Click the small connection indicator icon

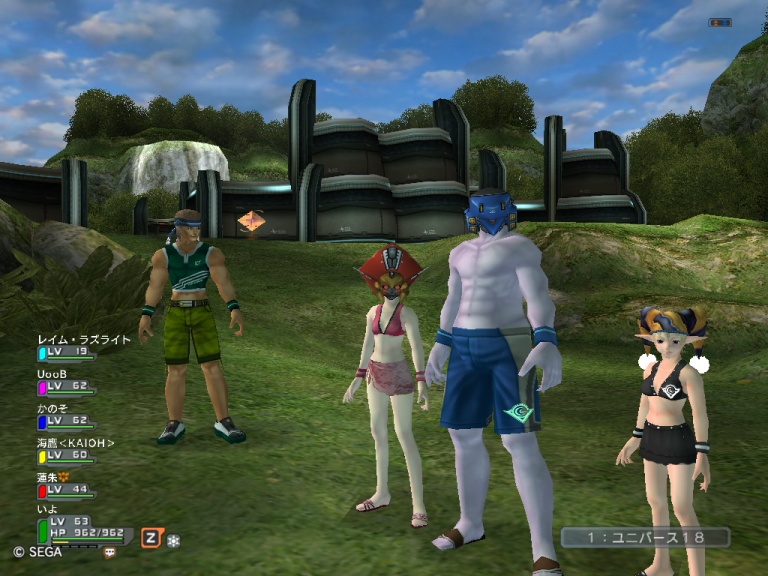point(719,22)
